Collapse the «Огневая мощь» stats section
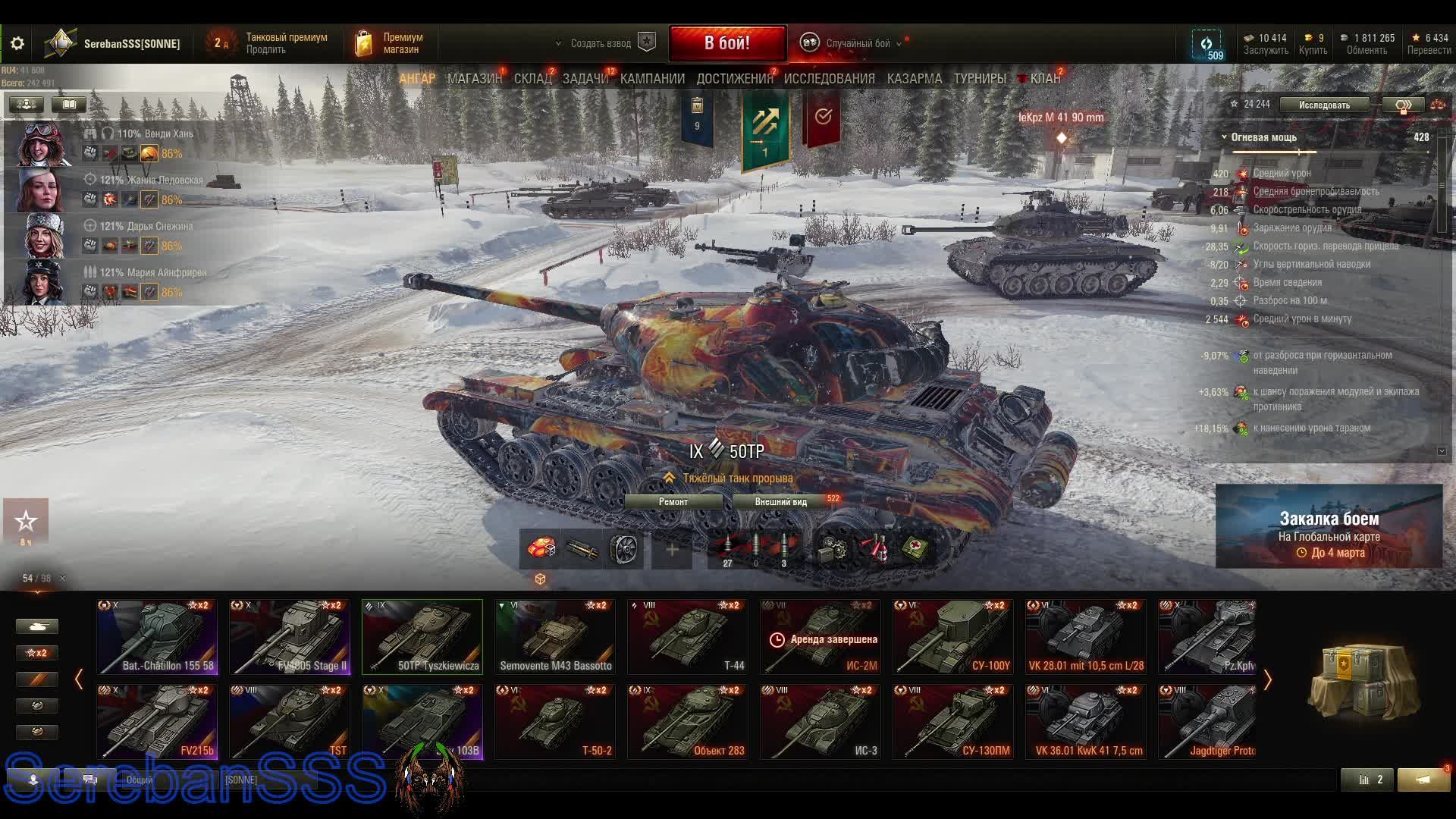The height and width of the screenshot is (819, 1456). tap(1224, 137)
